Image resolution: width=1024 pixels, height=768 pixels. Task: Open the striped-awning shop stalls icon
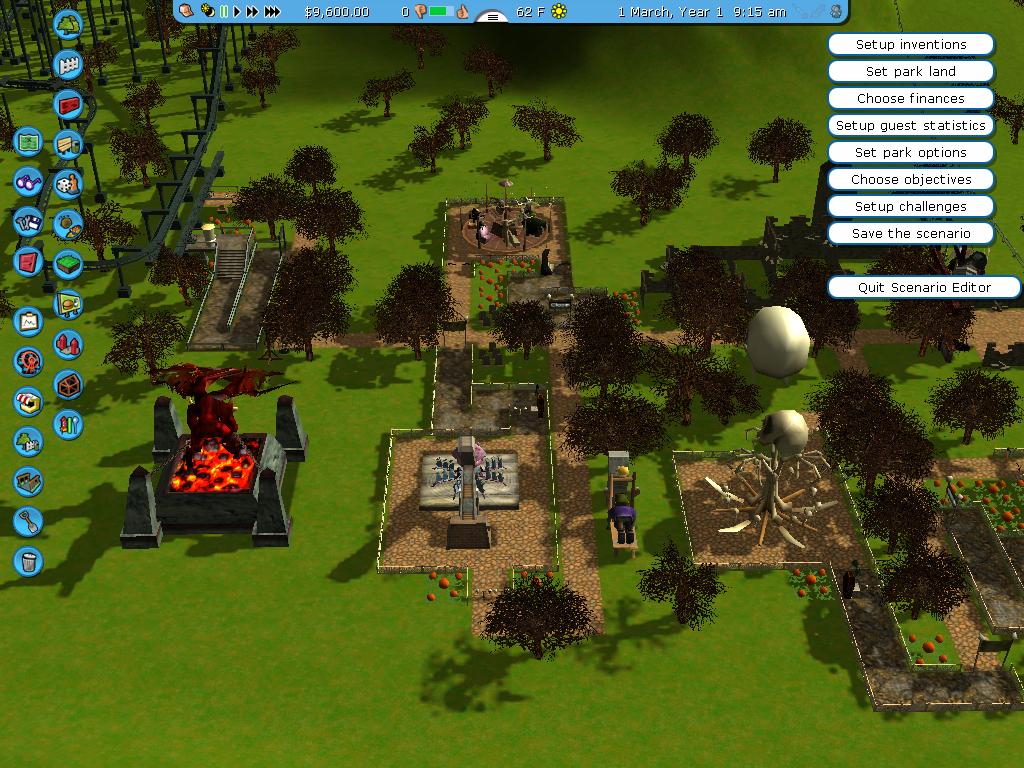coord(28,402)
